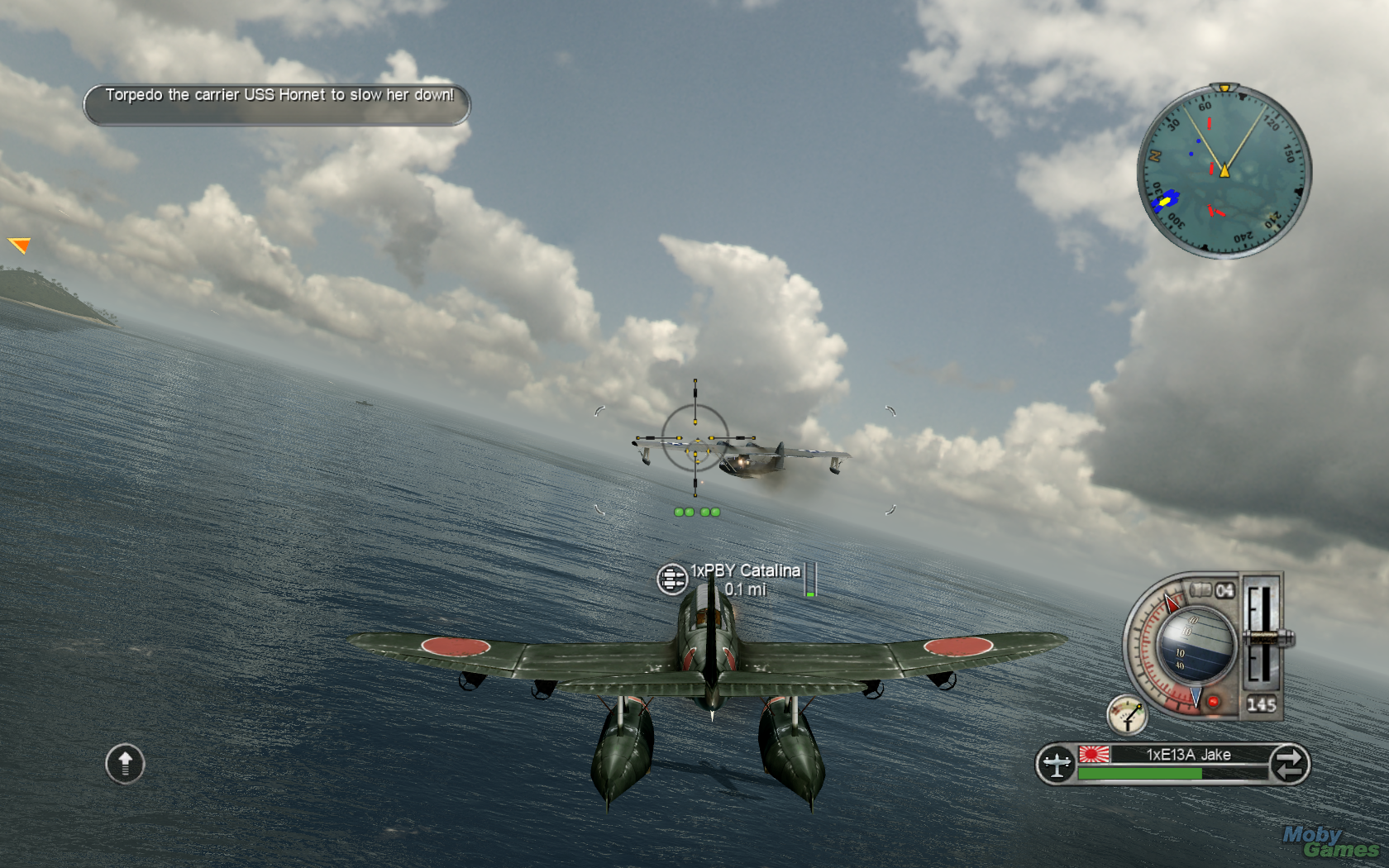Select the airplane unit type icon
The image size is (1389, 868).
1057,763
